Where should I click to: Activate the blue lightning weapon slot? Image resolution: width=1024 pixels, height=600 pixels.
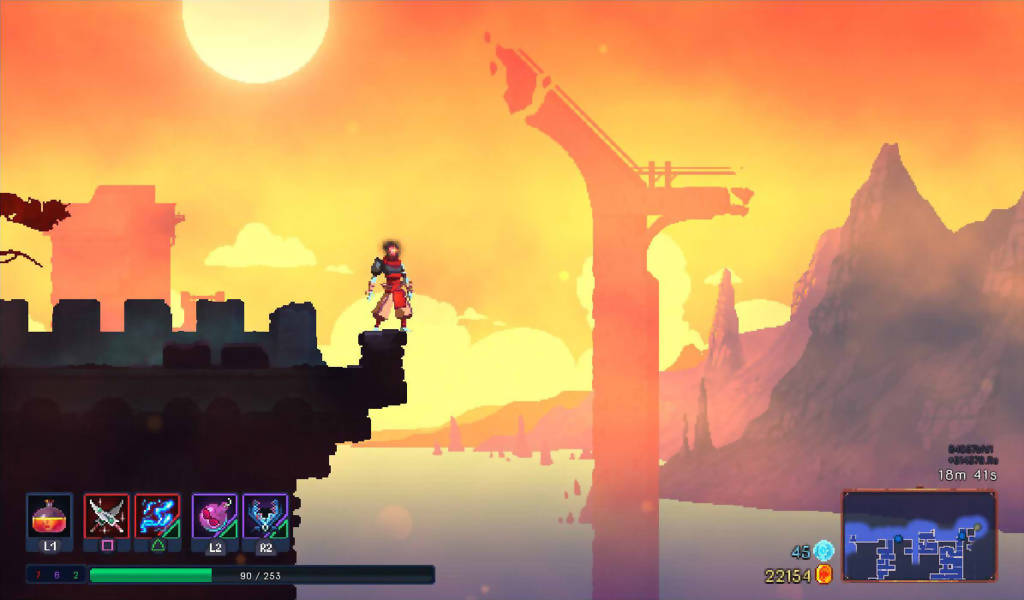tap(158, 516)
